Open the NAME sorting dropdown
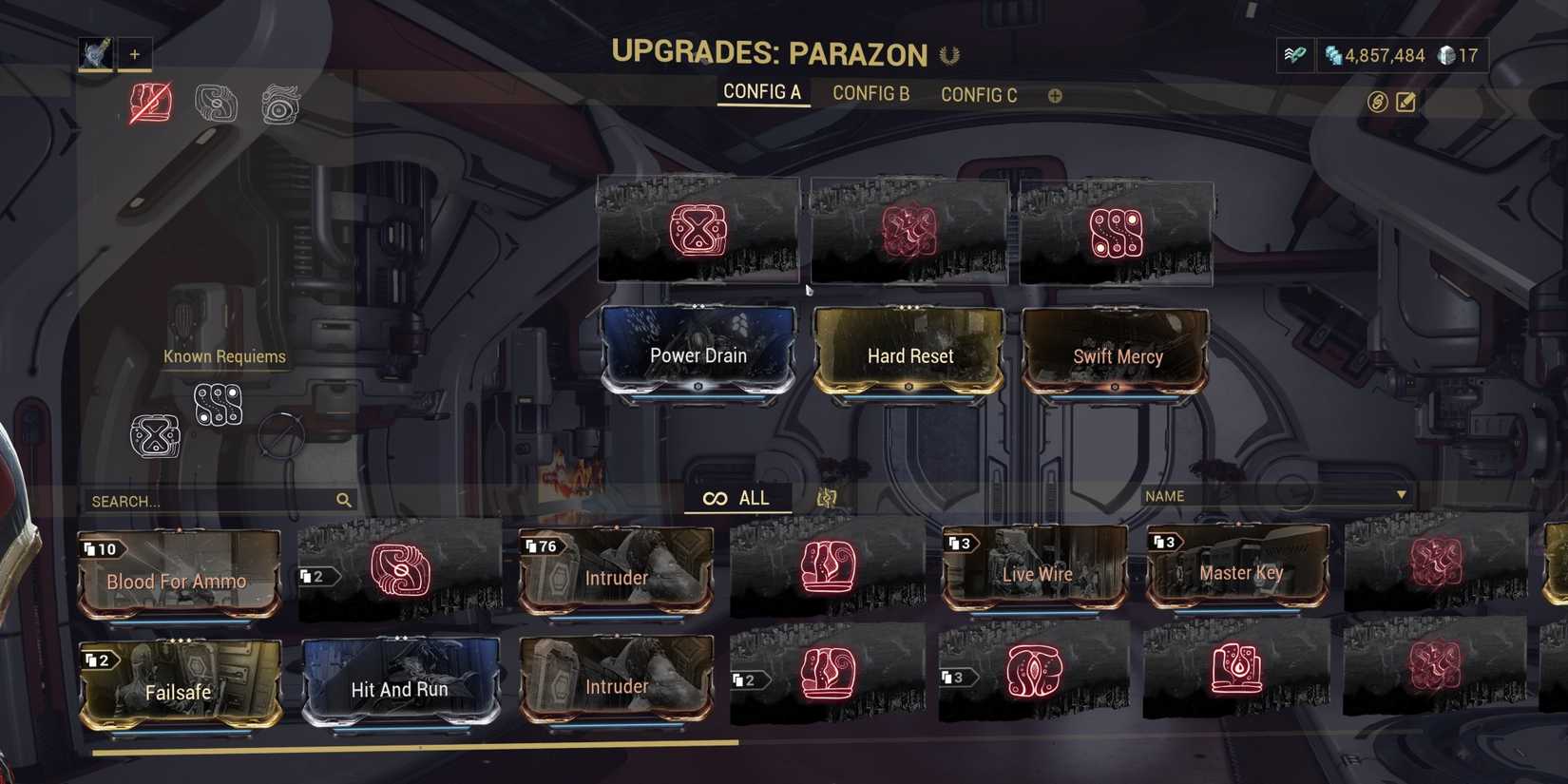1568x784 pixels. (1273, 495)
